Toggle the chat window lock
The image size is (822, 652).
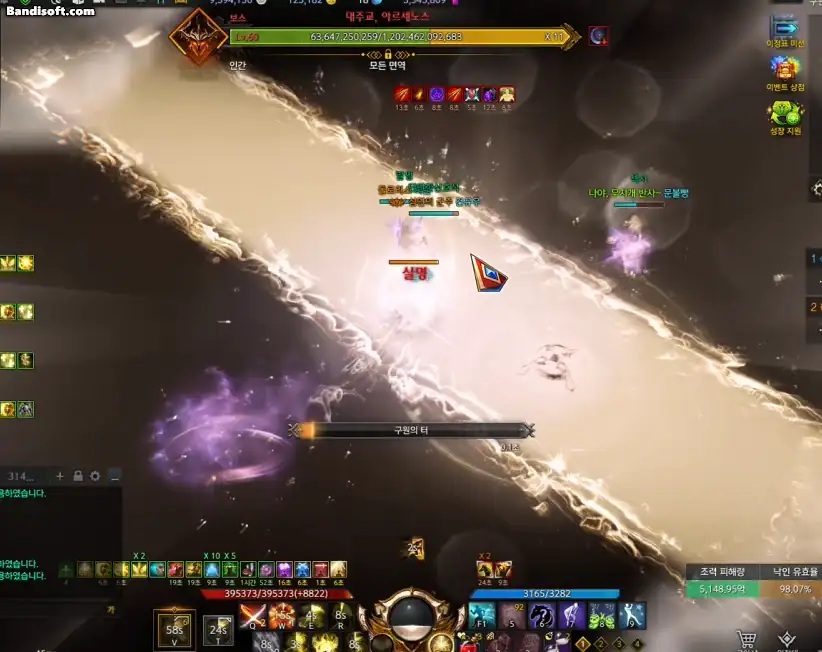pos(78,476)
